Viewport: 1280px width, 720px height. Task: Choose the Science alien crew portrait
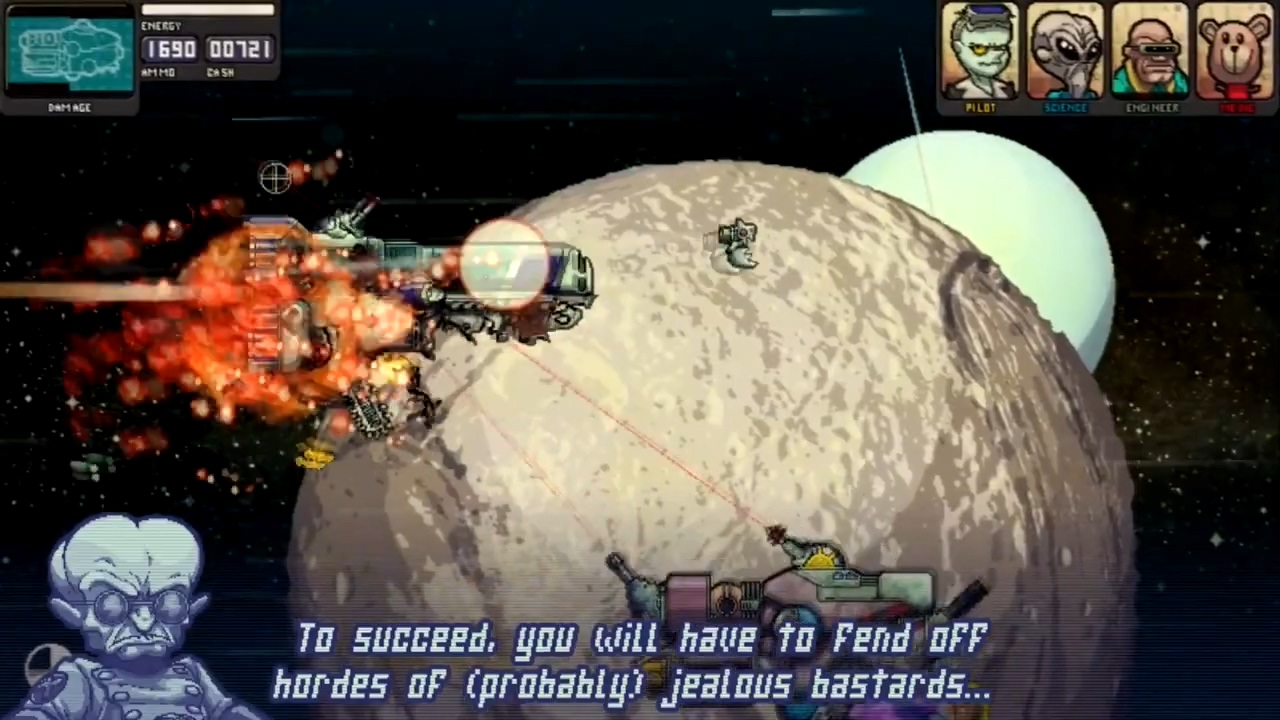tap(1065, 52)
